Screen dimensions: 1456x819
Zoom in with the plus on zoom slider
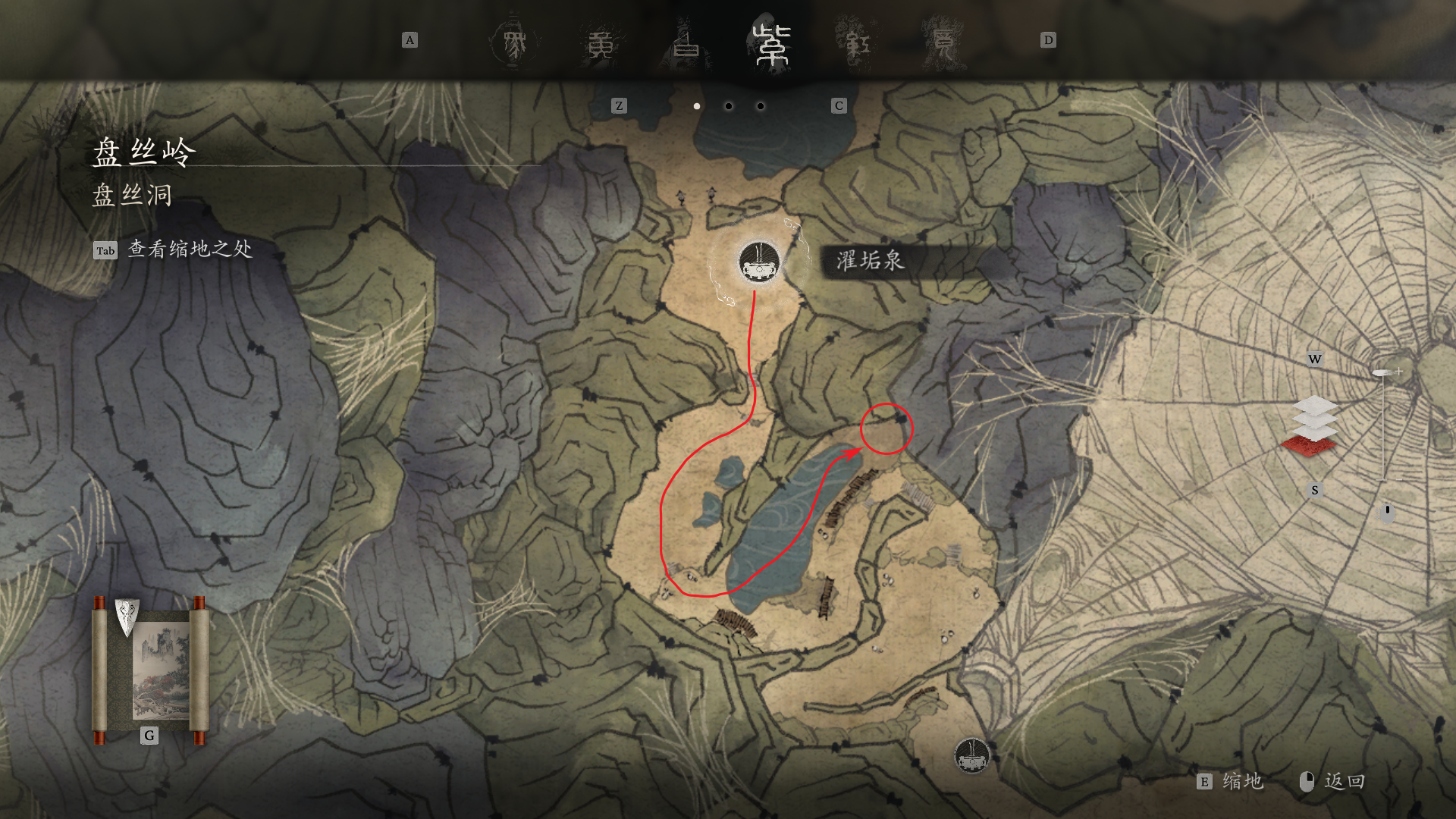point(1399,372)
